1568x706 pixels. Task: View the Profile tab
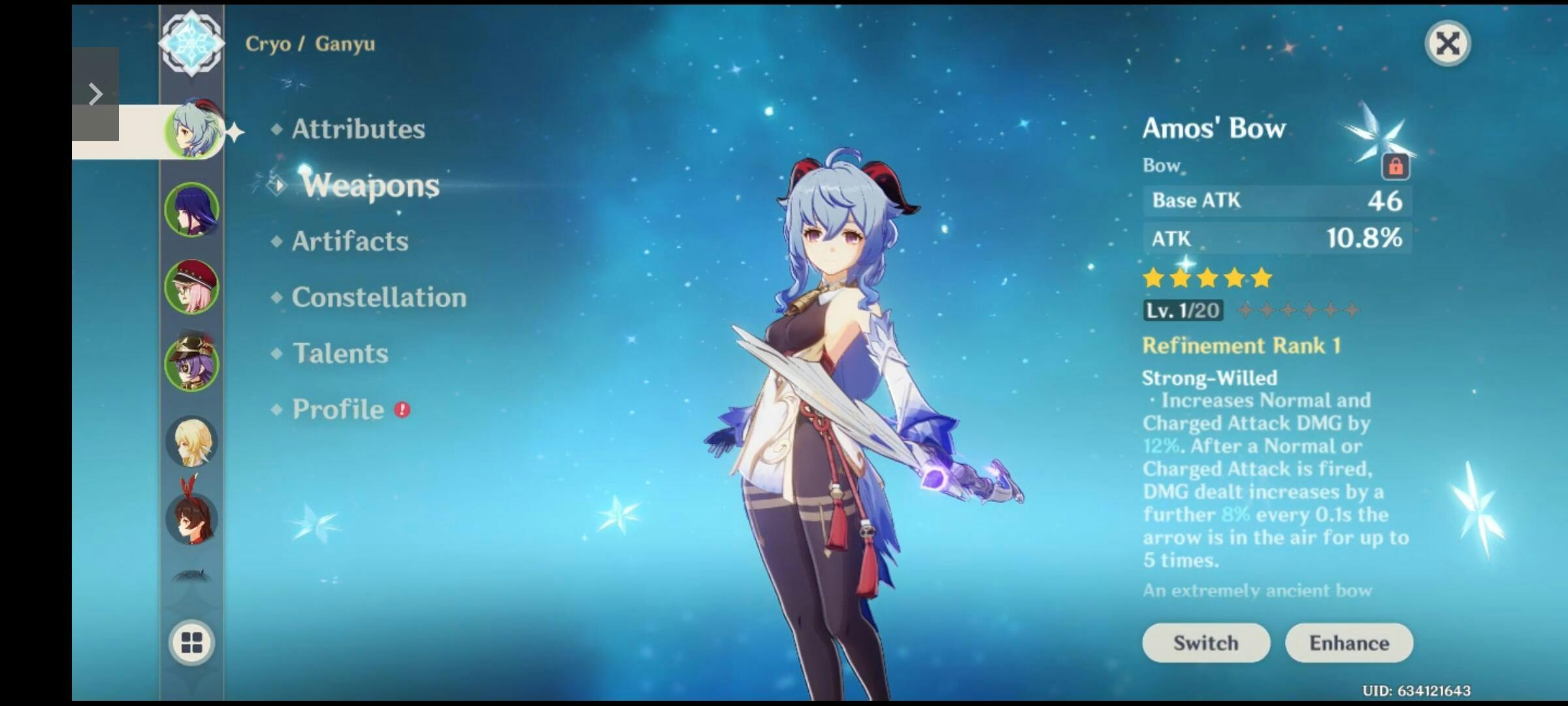338,410
